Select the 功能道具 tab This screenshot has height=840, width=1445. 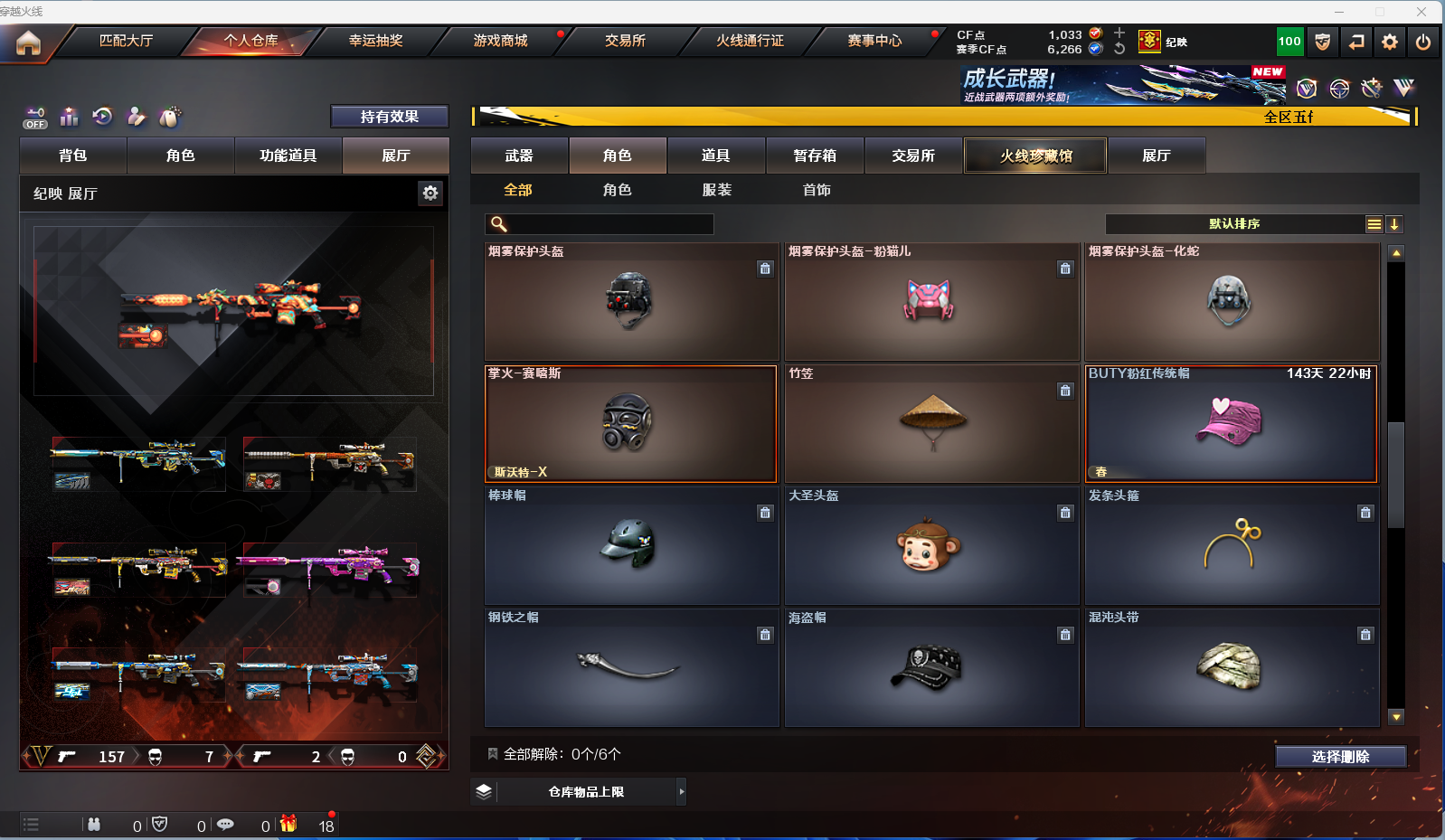click(288, 156)
